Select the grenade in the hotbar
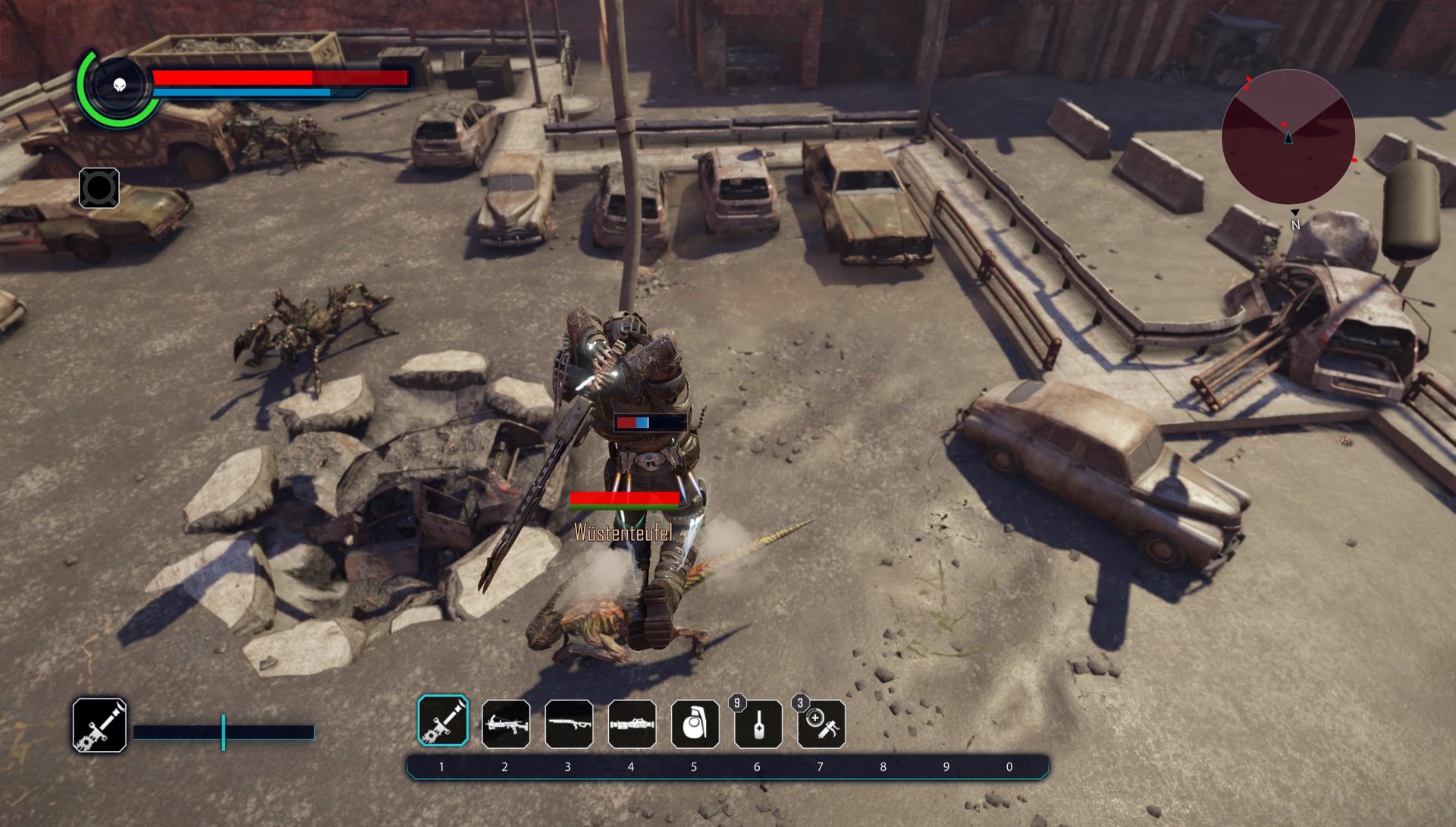This screenshot has height=827, width=1456. (695, 724)
